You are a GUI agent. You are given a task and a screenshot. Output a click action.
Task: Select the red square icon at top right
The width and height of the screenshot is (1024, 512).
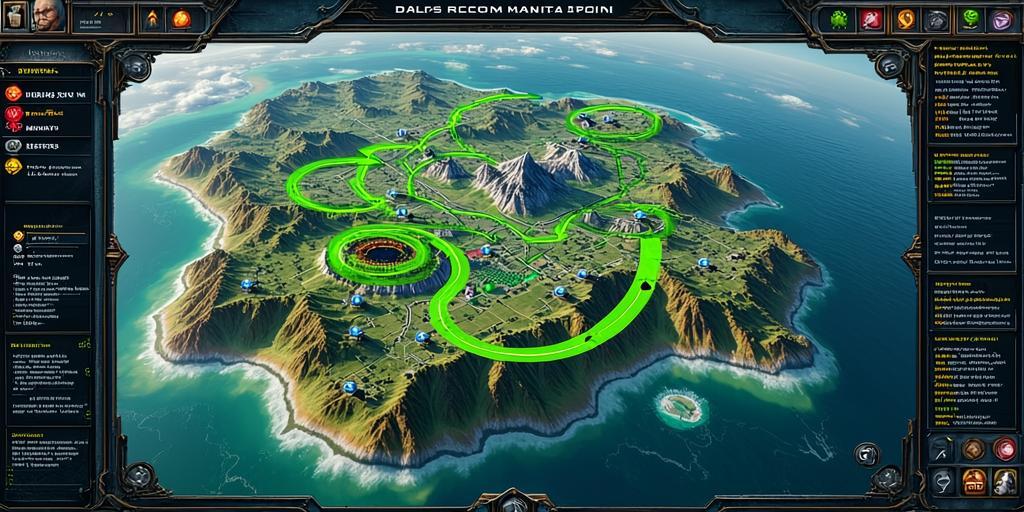click(x=872, y=19)
